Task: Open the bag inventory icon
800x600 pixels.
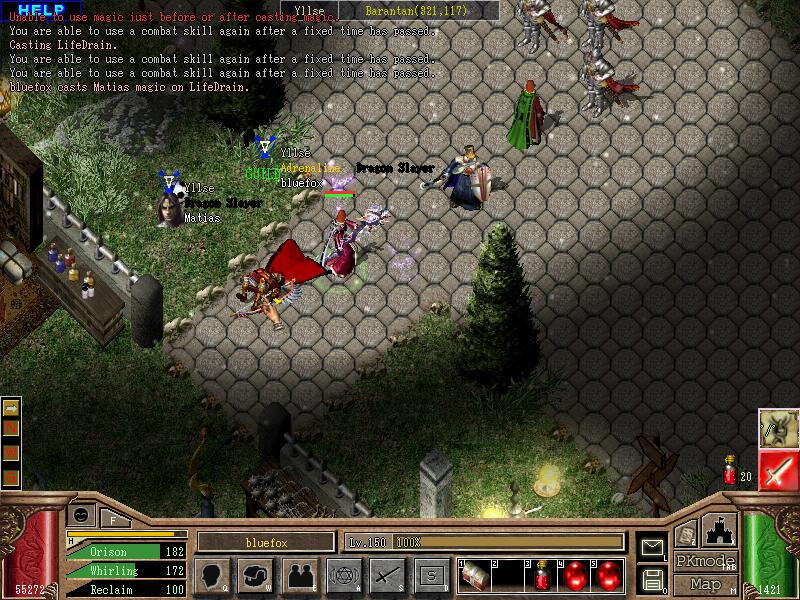Action: 256,575
